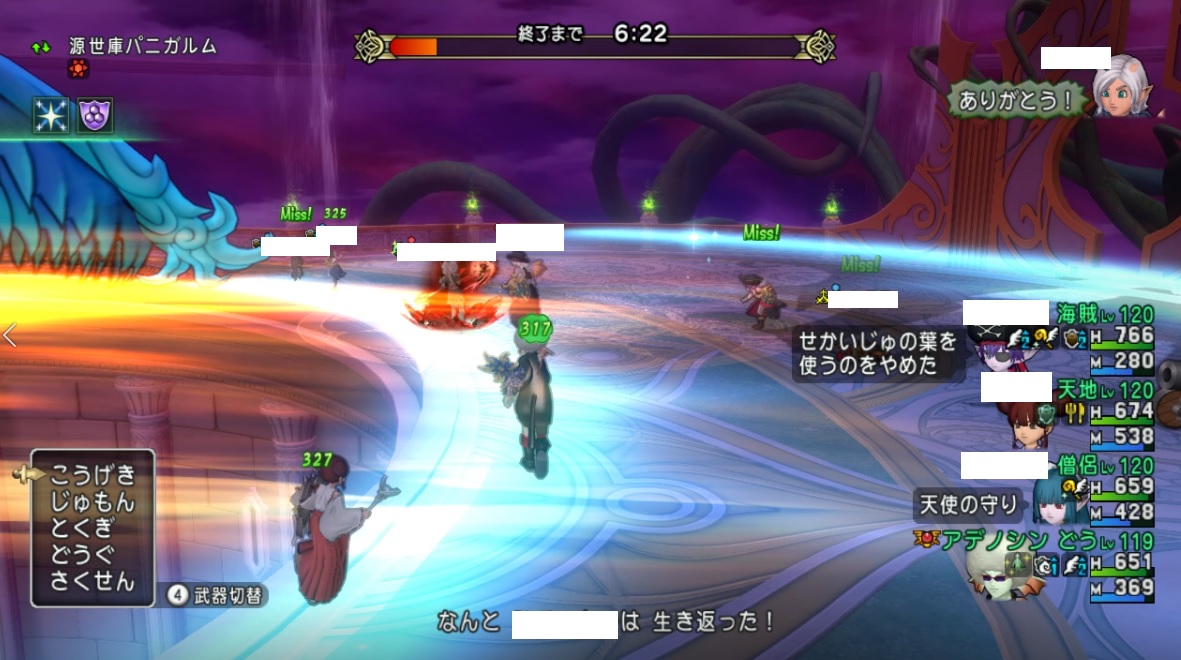Screen dimensions: 1181x660
Task: Choose じゅもん from the battle menu
Action: click(92, 501)
